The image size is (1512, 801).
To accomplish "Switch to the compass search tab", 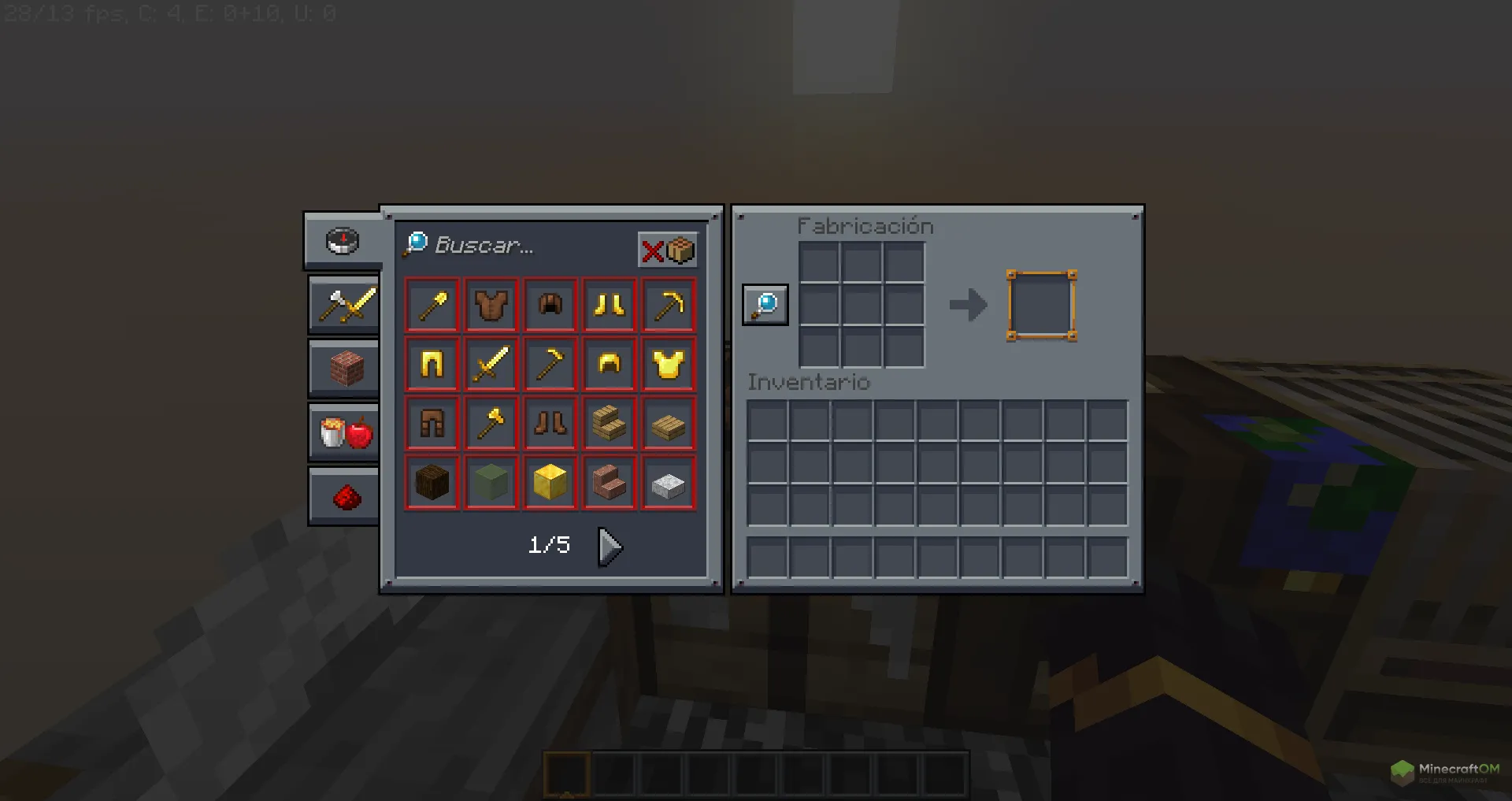I will click(343, 241).
